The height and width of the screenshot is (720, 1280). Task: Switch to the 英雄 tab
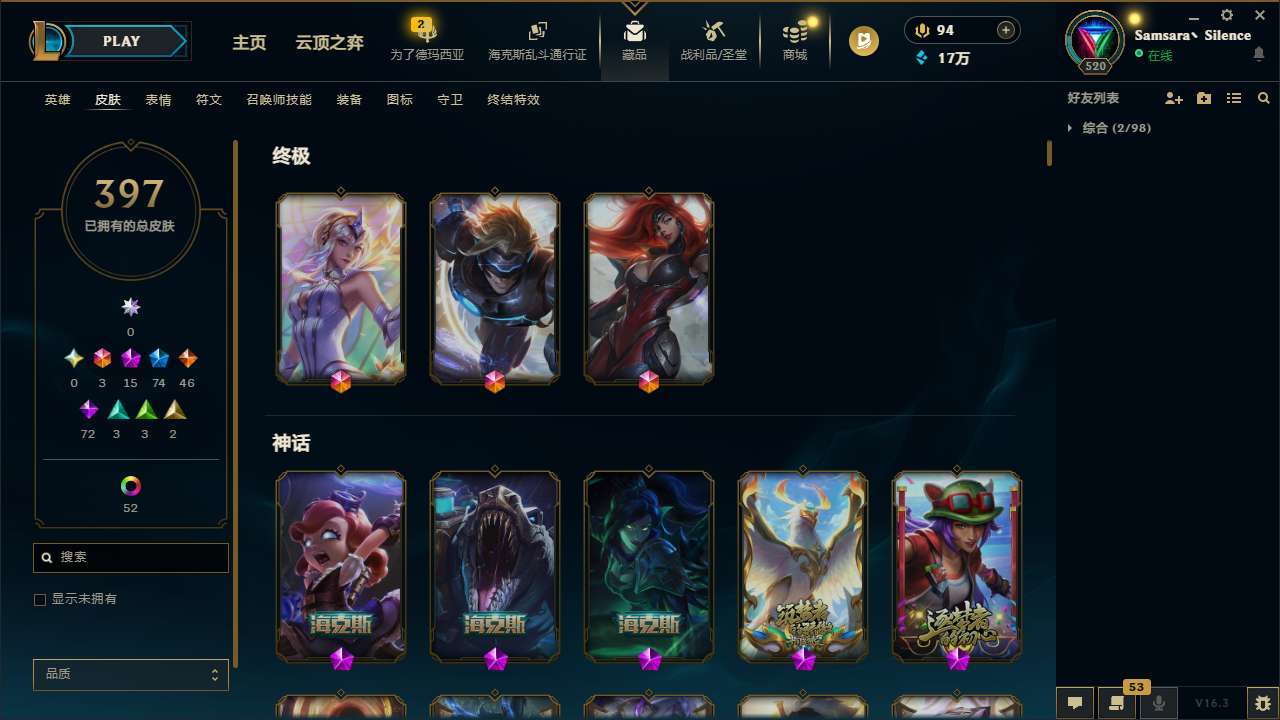click(57, 100)
